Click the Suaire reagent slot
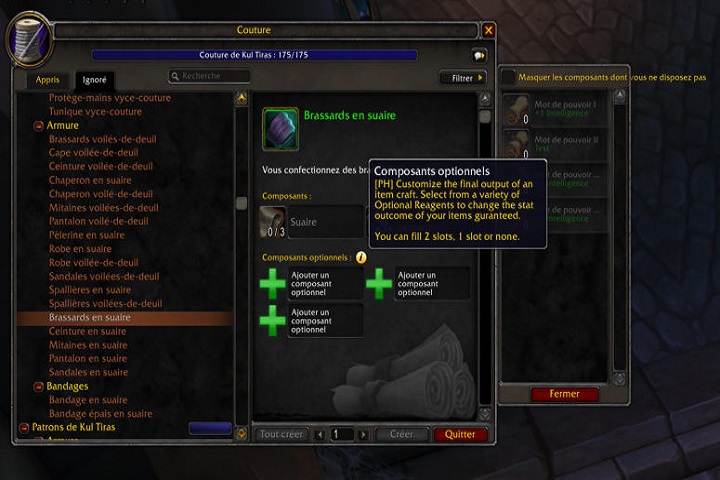The width and height of the screenshot is (720, 480). 310,222
